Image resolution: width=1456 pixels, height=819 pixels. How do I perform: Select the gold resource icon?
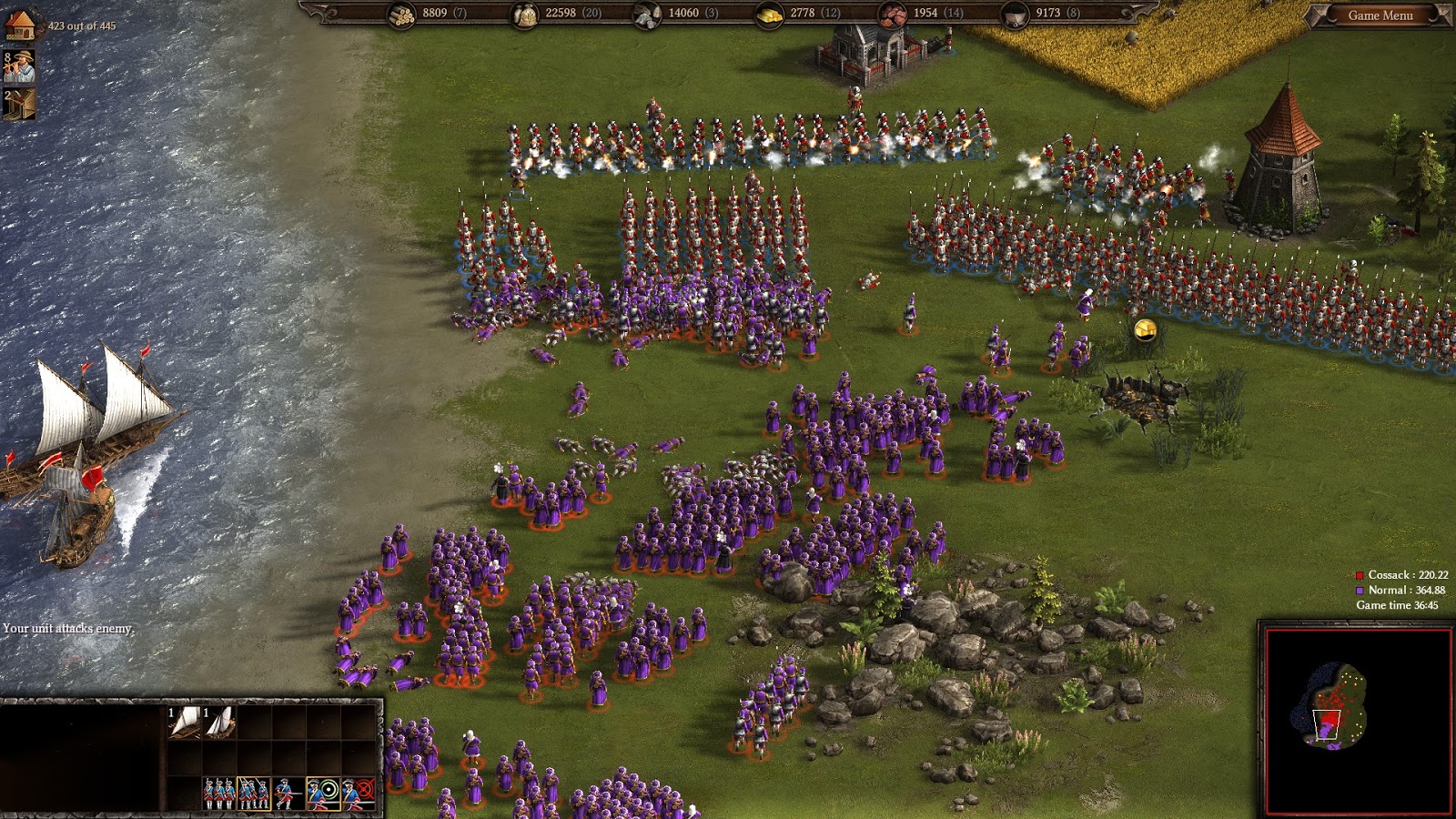click(767, 14)
